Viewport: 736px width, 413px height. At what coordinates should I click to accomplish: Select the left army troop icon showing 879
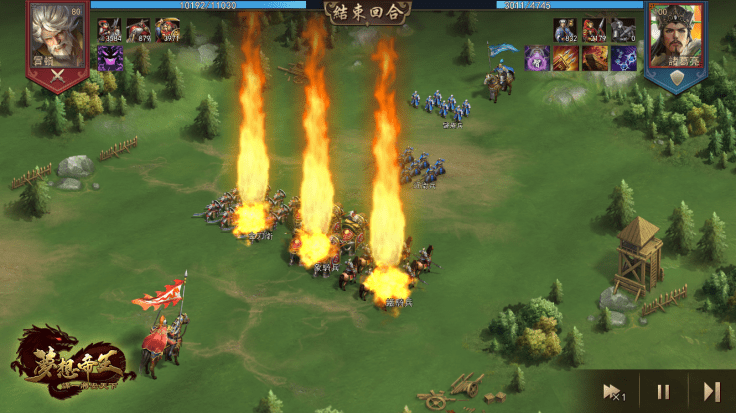[x=139, y=30]
